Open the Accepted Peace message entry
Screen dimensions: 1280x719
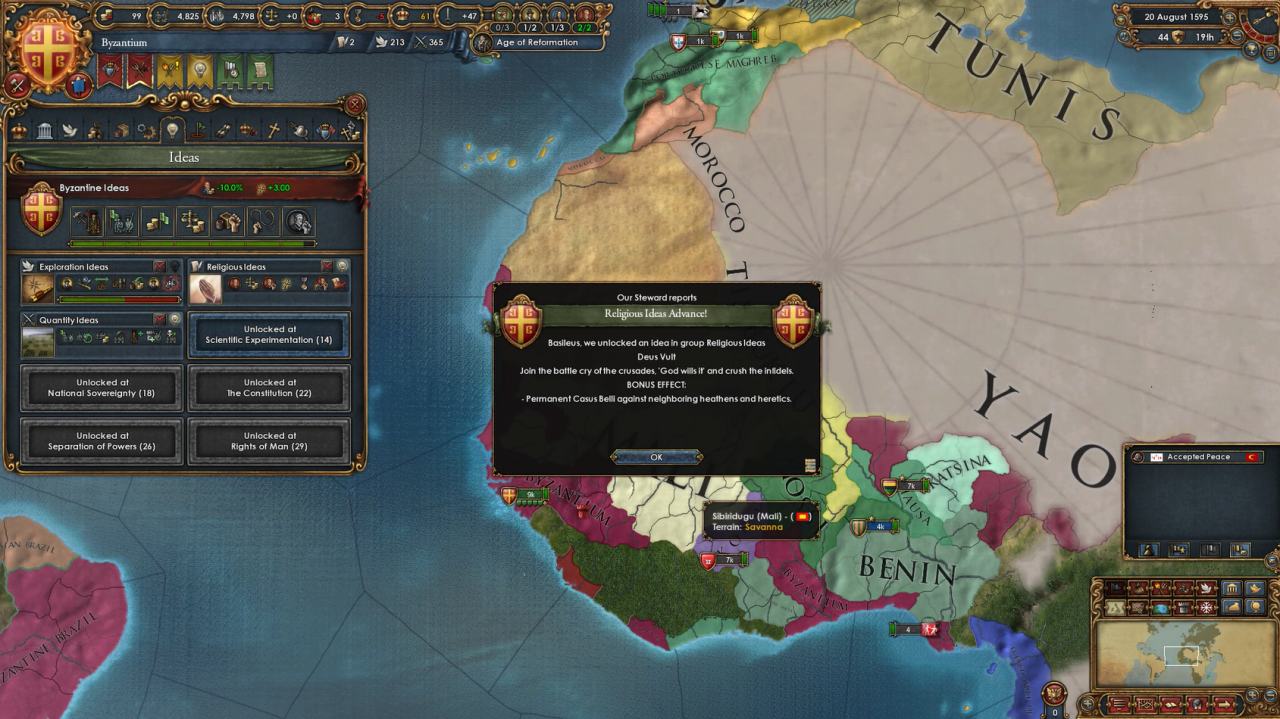pyautogui.click(x=1198, y=457)
